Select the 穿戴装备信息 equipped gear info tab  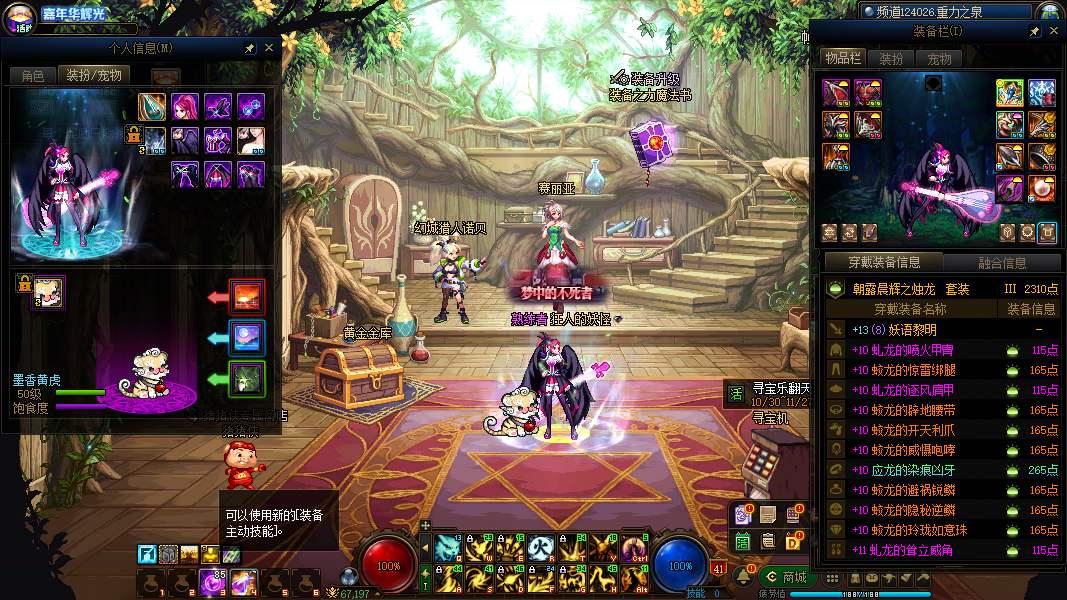883,263
